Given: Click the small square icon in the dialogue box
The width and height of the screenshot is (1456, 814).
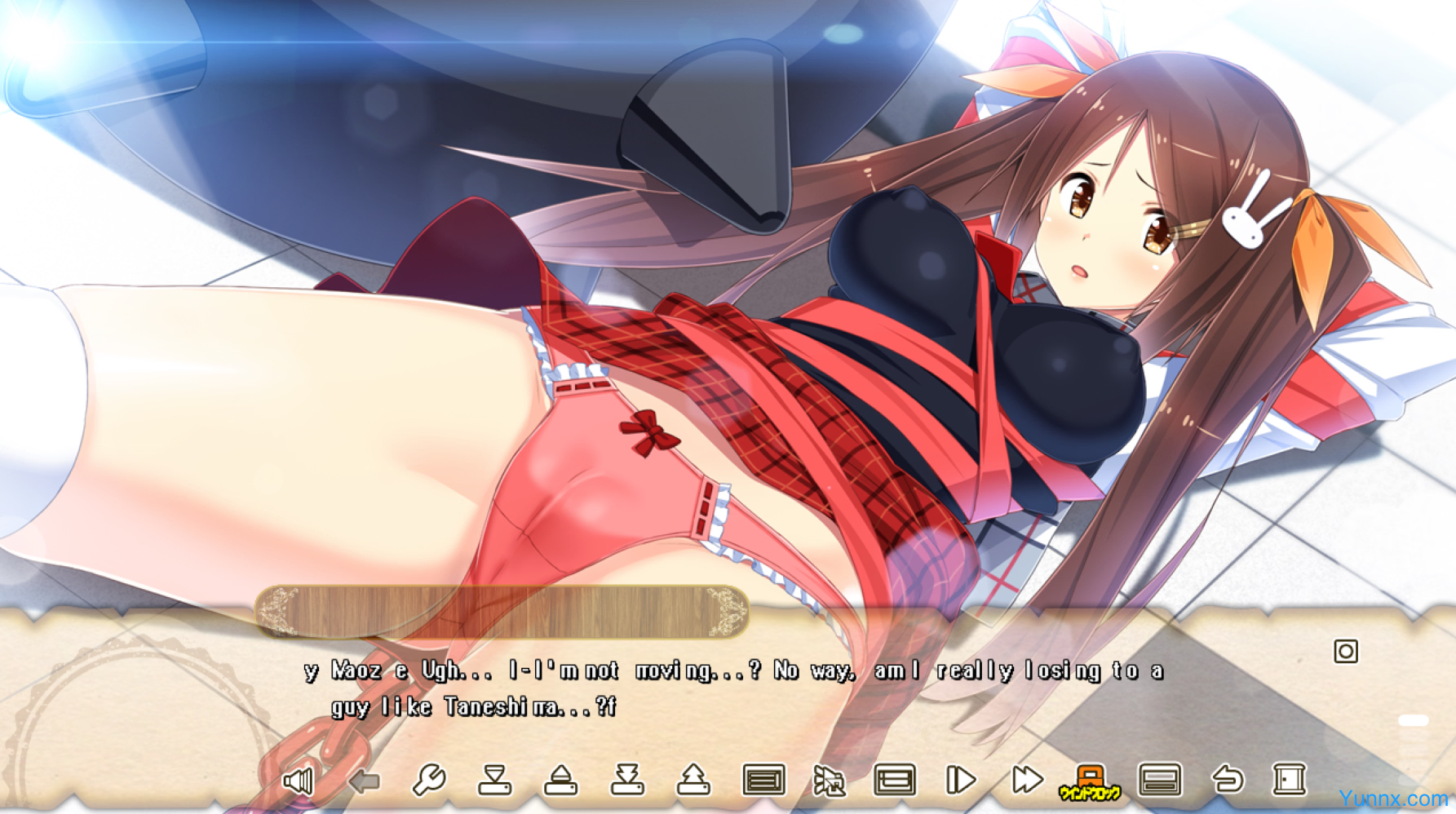Looking at the screenshot, I should pyautogui.click(x=1346, y=652).
